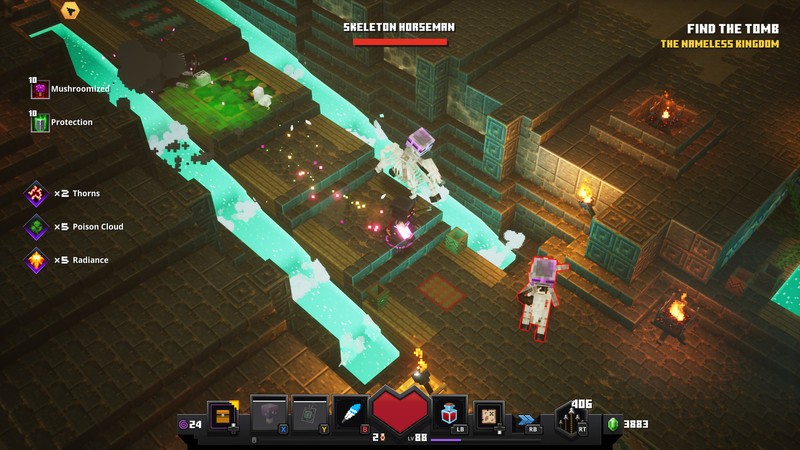
Task: Click the Protection status effect icon
Action: tap(41, 123)
